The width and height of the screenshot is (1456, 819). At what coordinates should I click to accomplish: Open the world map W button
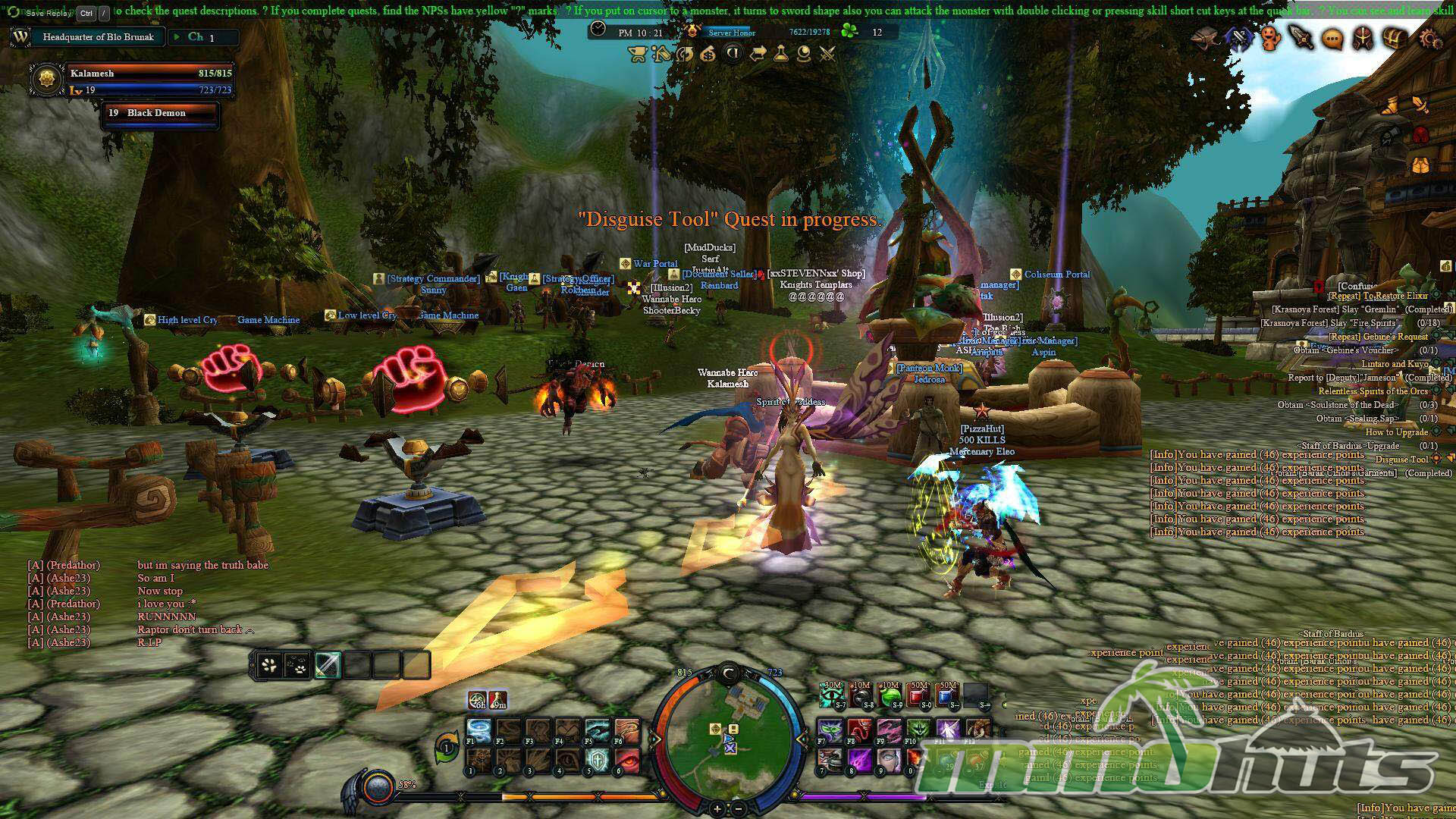[20, 36]
